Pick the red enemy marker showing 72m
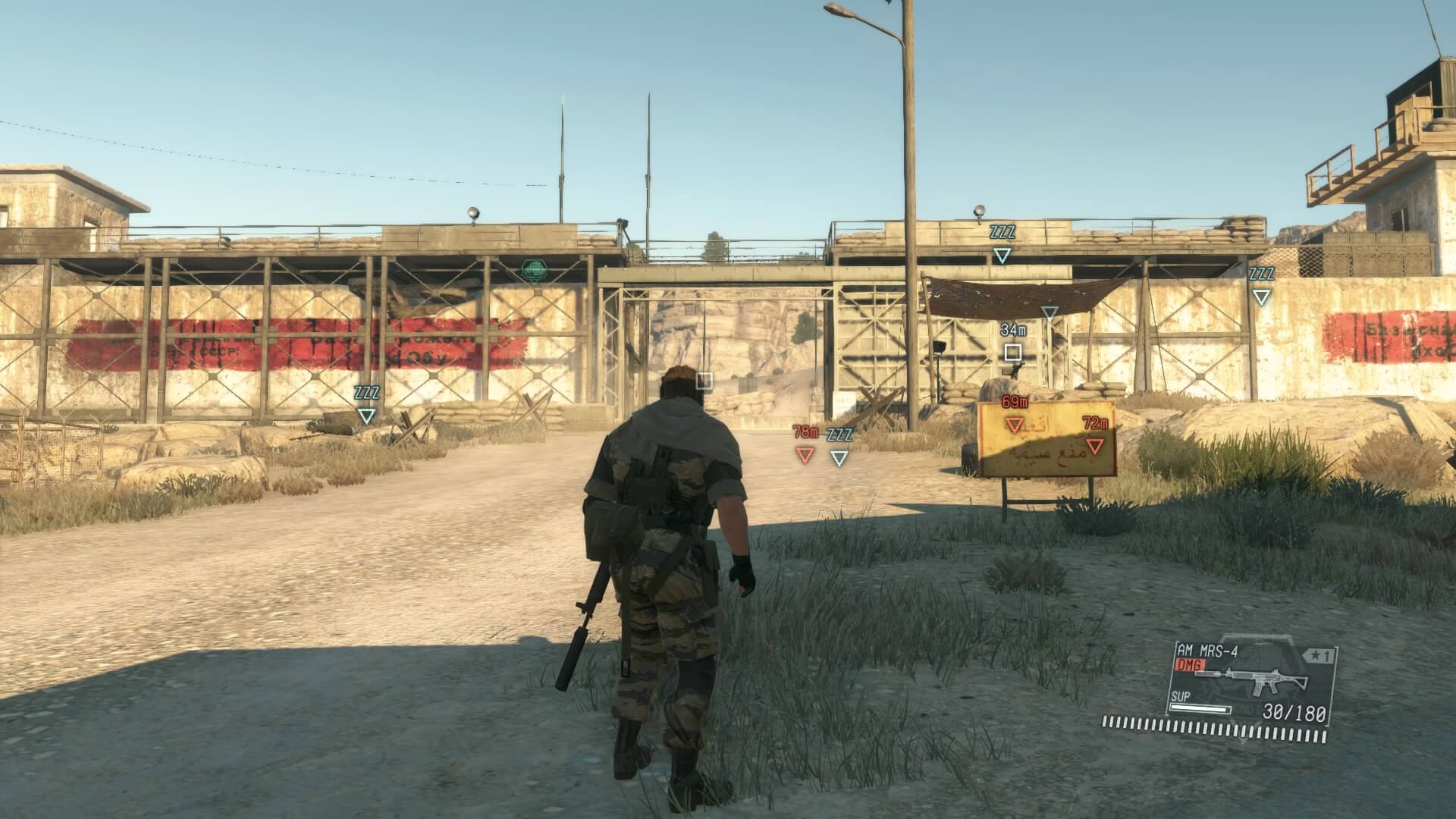Viewport: 1456px width, 819px height. click(x=1095, y=445)
